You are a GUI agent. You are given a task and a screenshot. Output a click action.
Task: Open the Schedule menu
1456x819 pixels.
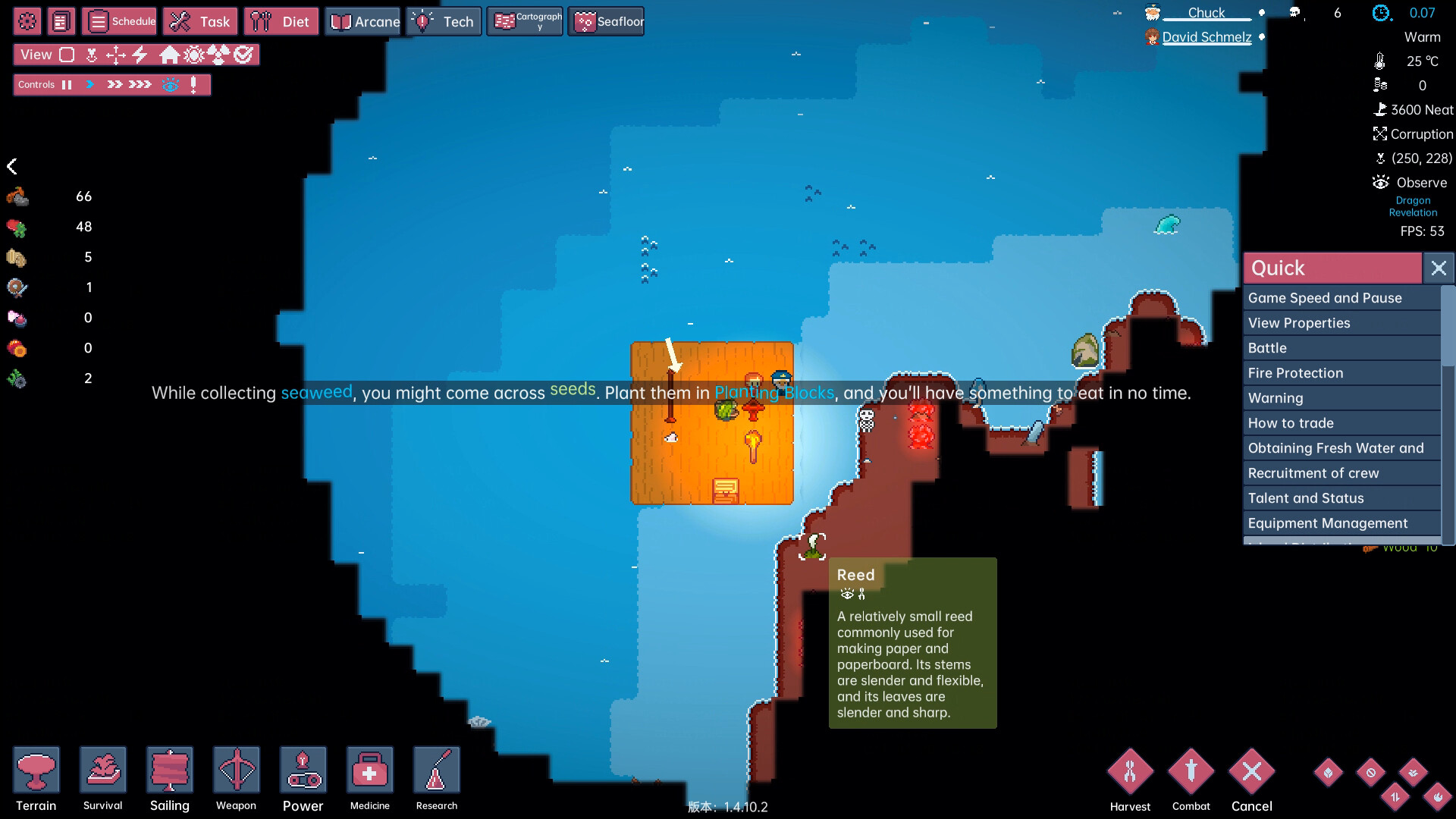(119, 21)
